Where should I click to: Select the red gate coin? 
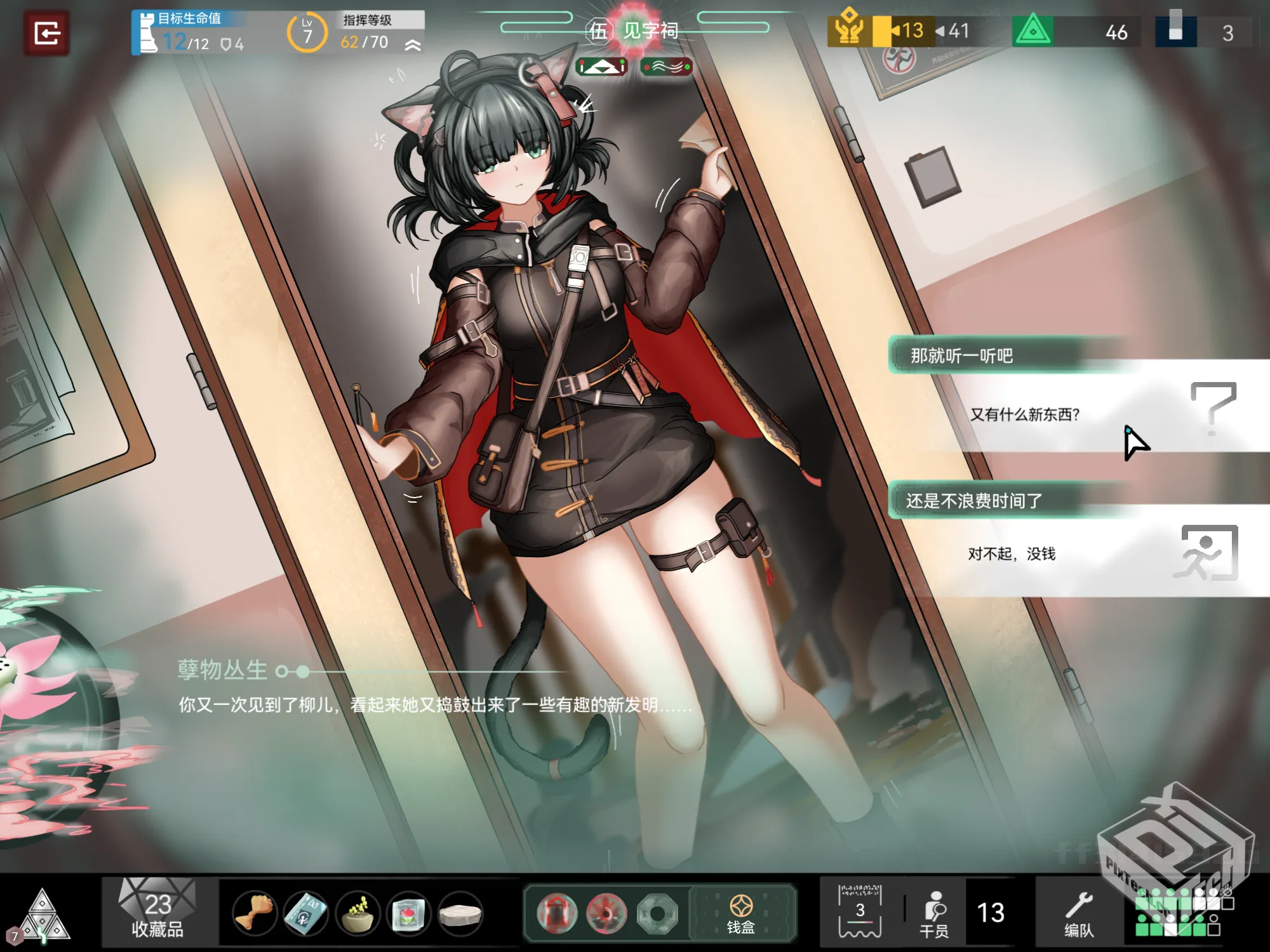557,913
